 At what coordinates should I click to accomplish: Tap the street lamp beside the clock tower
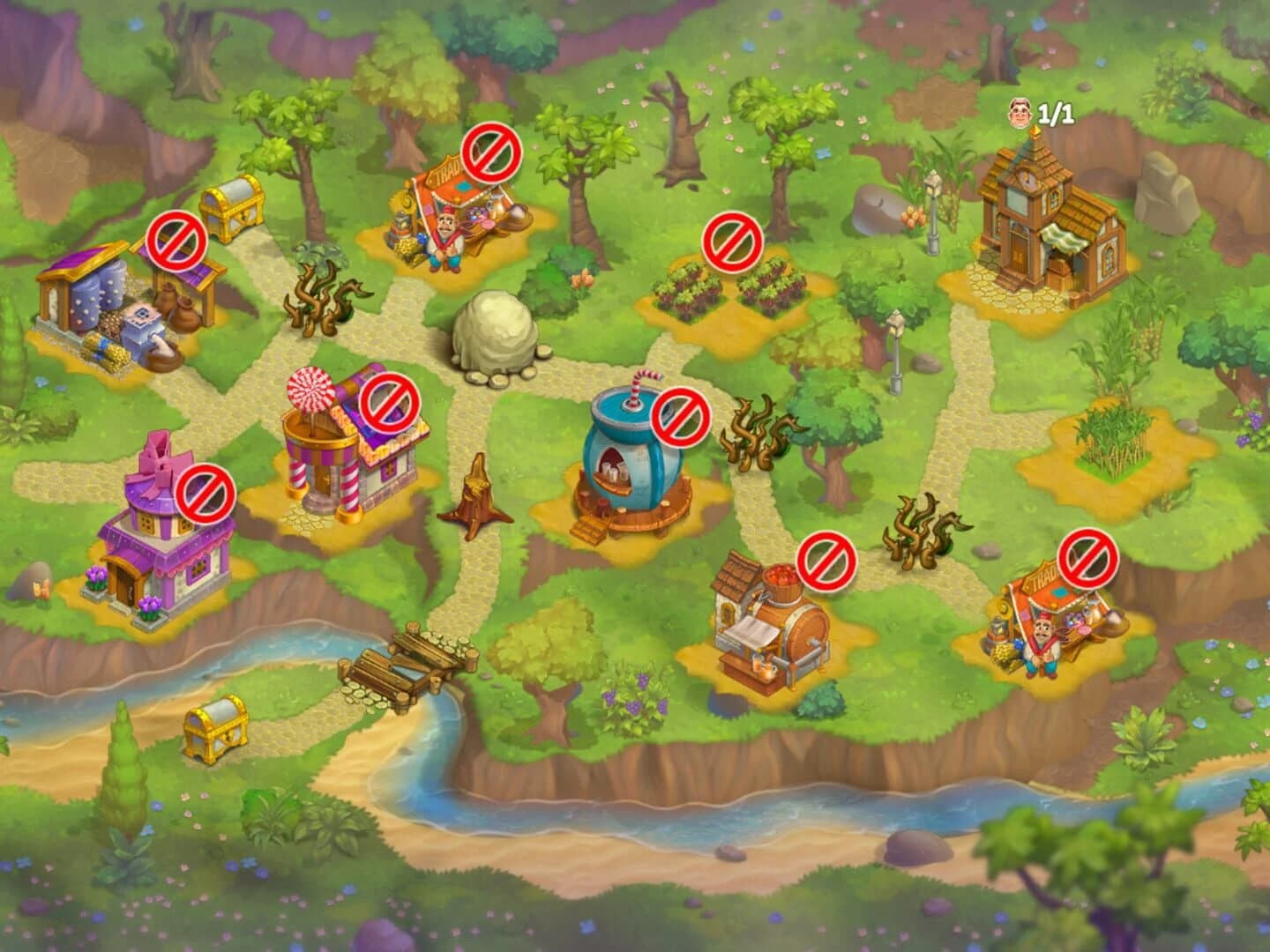[x=934, y=212]
